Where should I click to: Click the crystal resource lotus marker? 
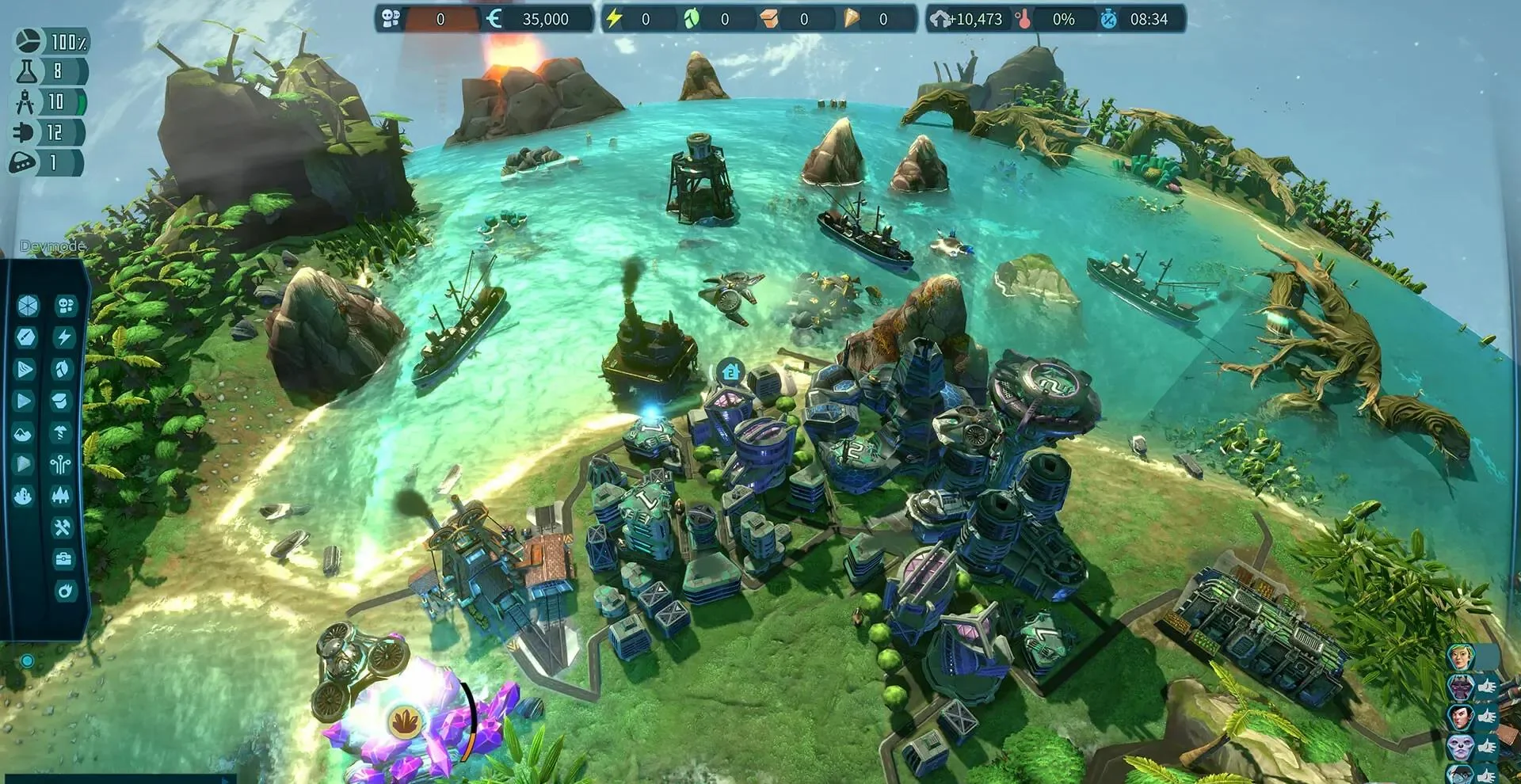coord(405,721)
